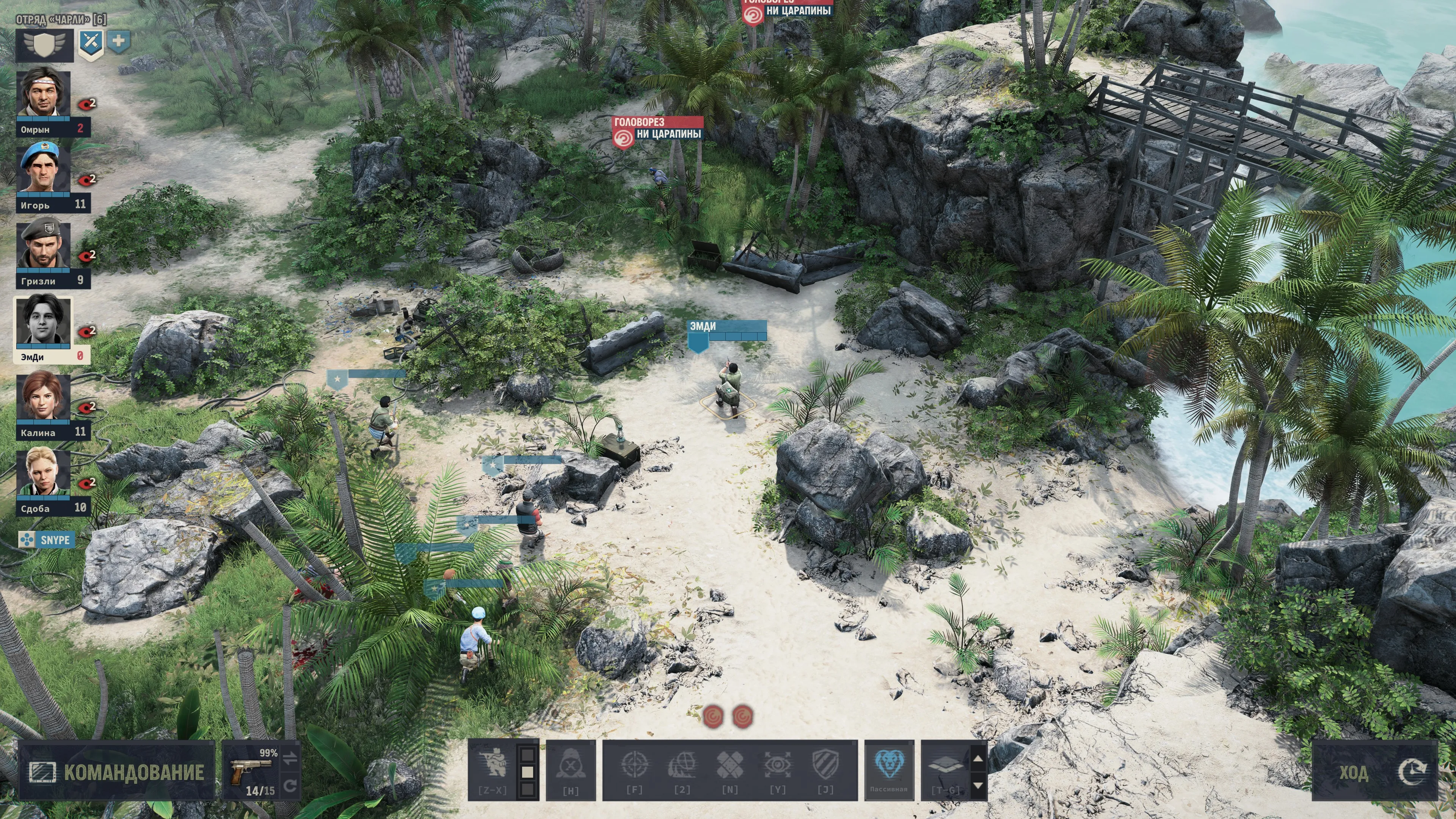Click the SNYPE drone entry
This screenshot has height=819, width=1456.
point(46,540)
